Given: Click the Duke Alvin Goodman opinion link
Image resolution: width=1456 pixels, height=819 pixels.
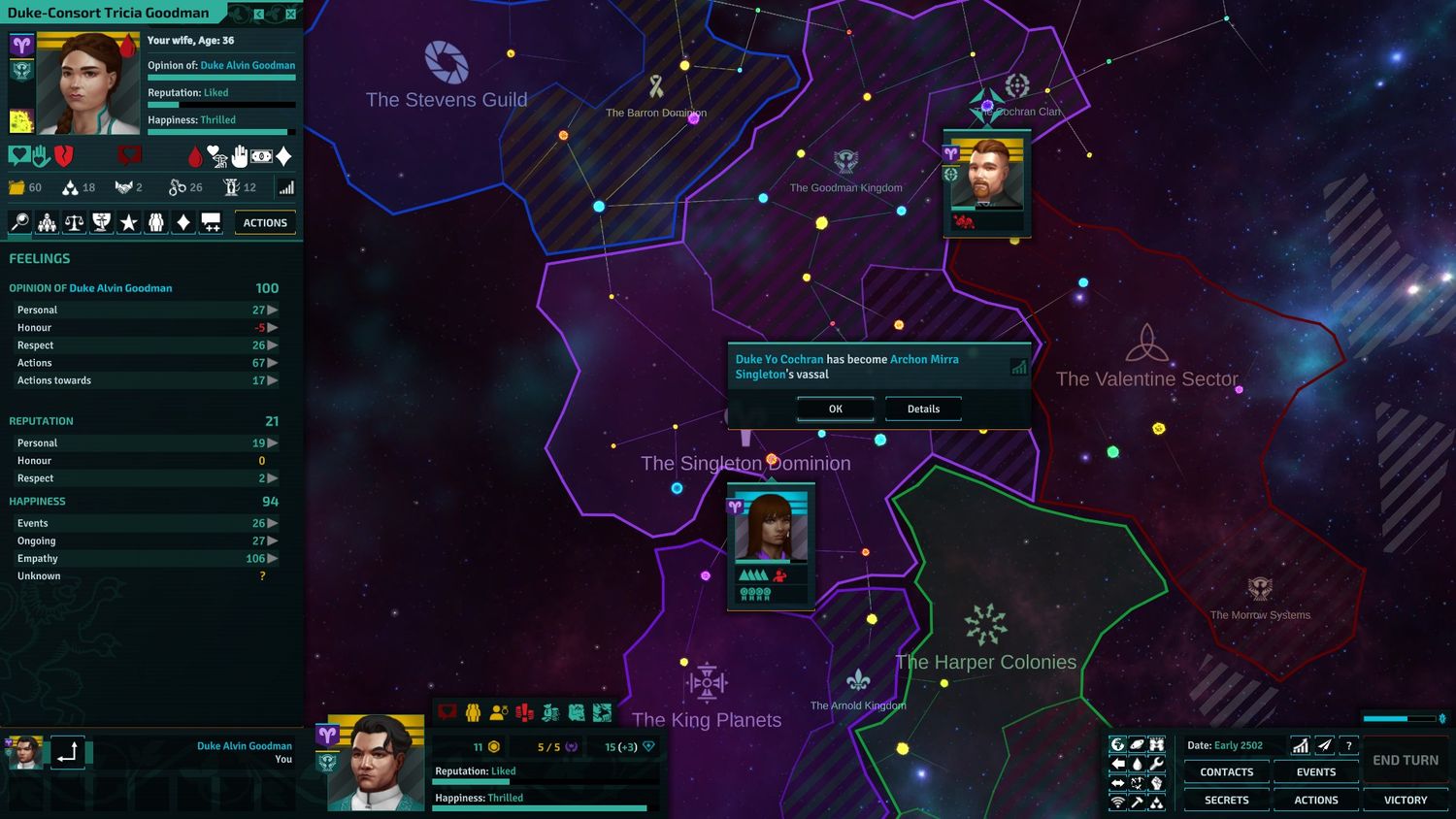Looking at the screenshot, I should [x=248, y=66].
